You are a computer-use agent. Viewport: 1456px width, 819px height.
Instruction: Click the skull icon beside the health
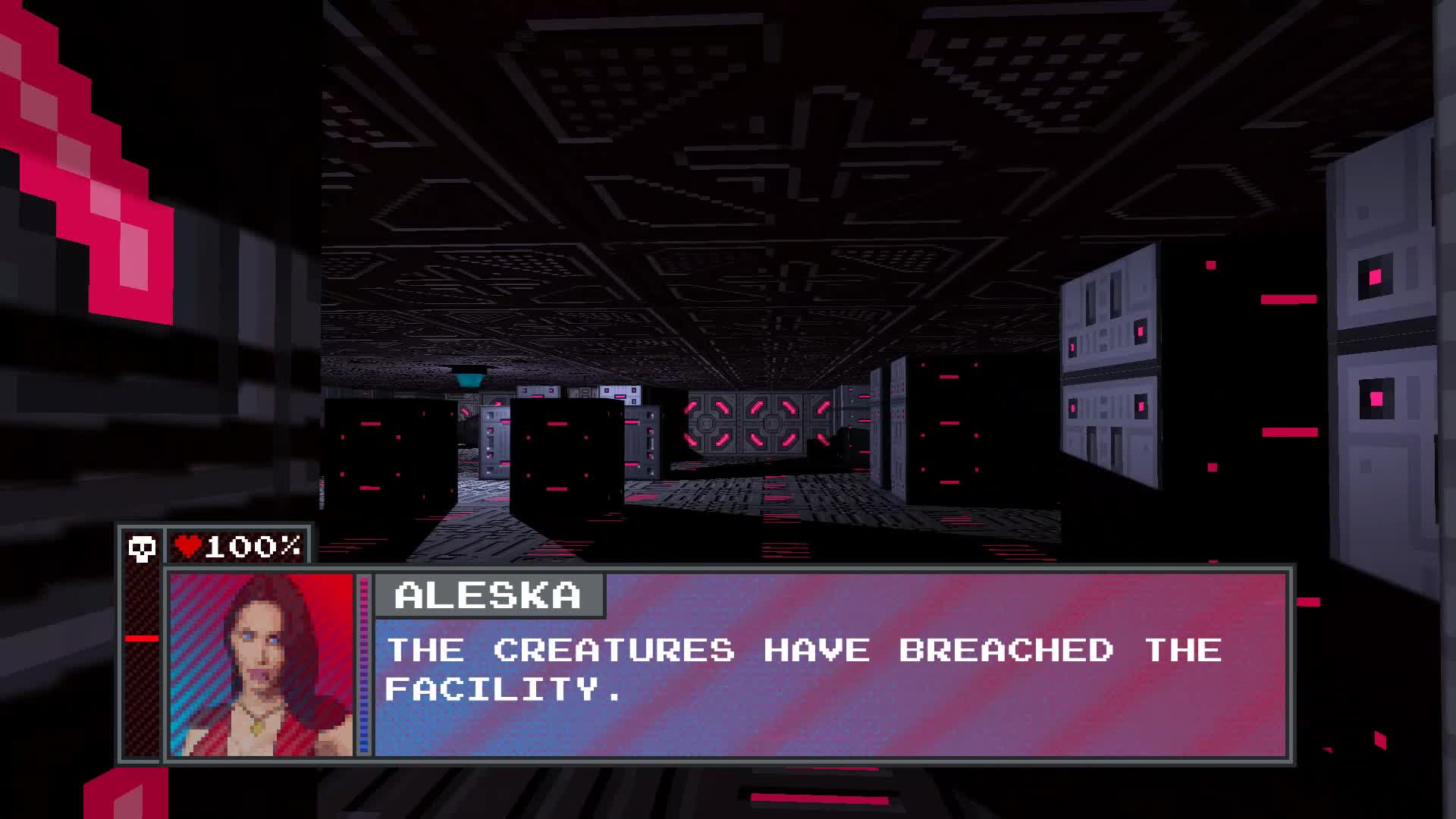(142, 548)
